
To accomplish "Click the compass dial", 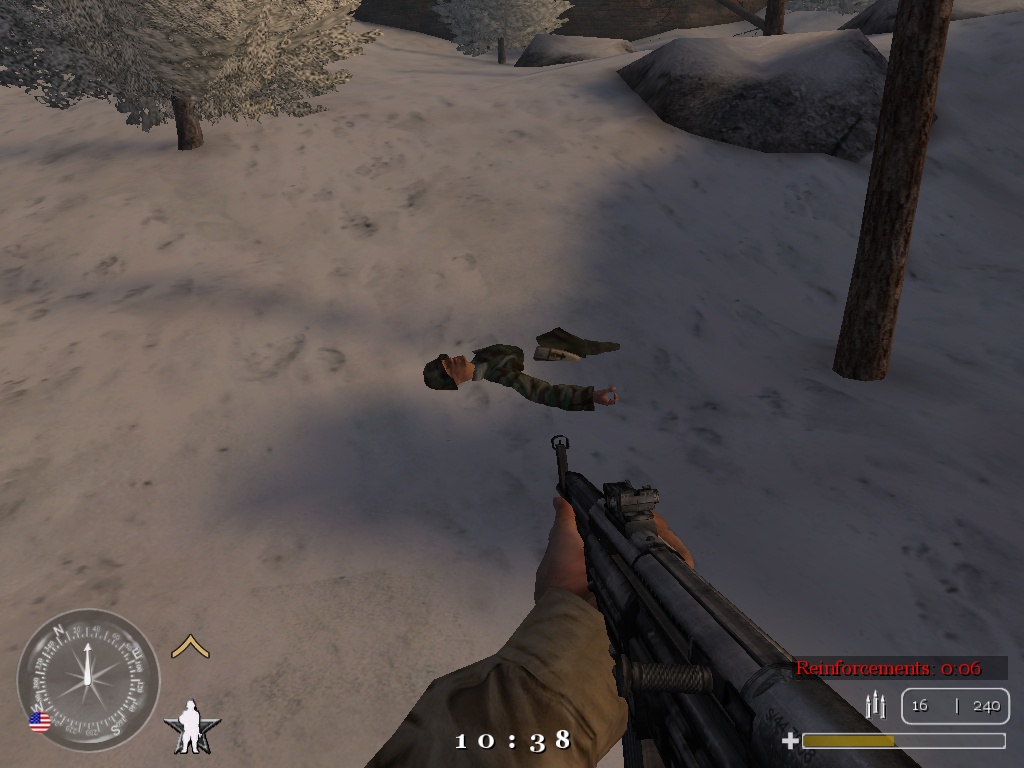I will (x=88, y=680).
